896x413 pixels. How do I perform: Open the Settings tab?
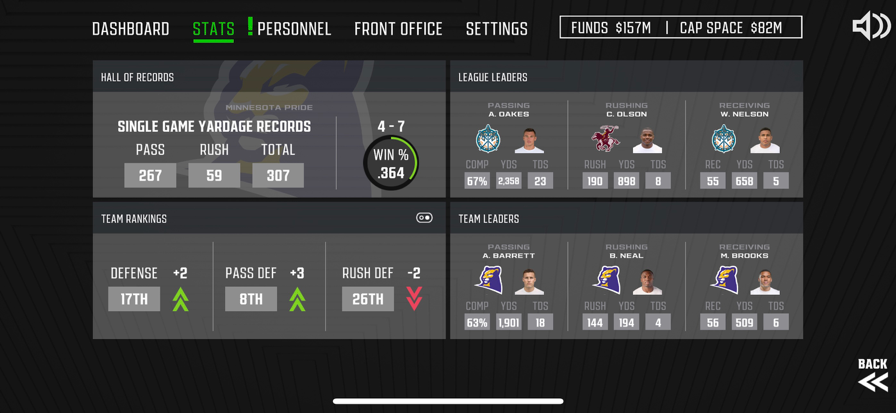point(496,29)
